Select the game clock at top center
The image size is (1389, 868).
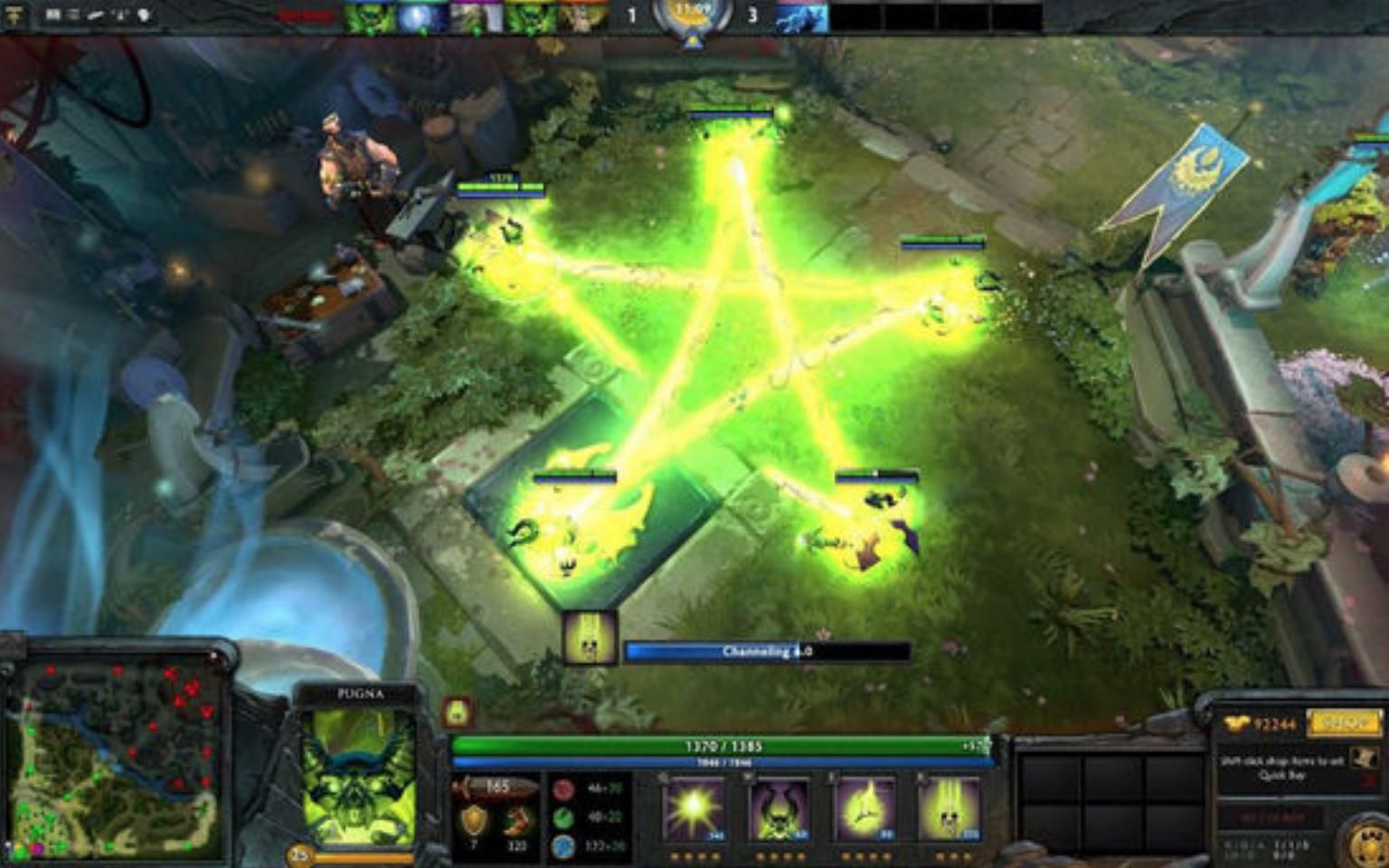[x=691, y=13]
